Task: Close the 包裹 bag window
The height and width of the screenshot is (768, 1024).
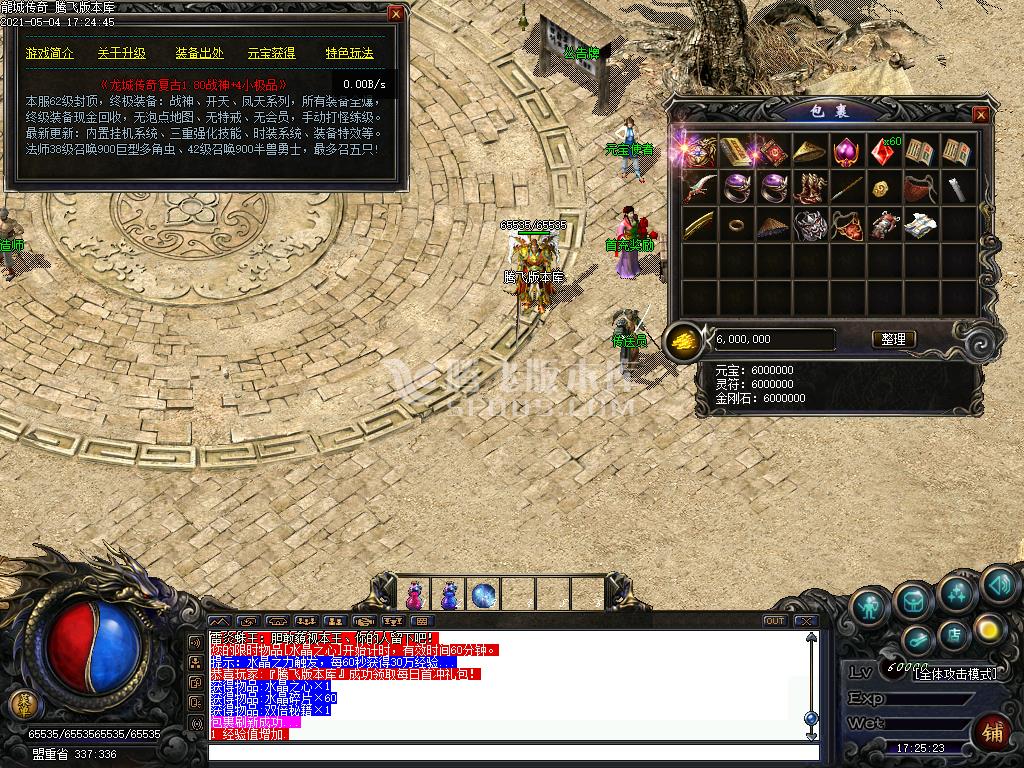Action: (981, 115)
